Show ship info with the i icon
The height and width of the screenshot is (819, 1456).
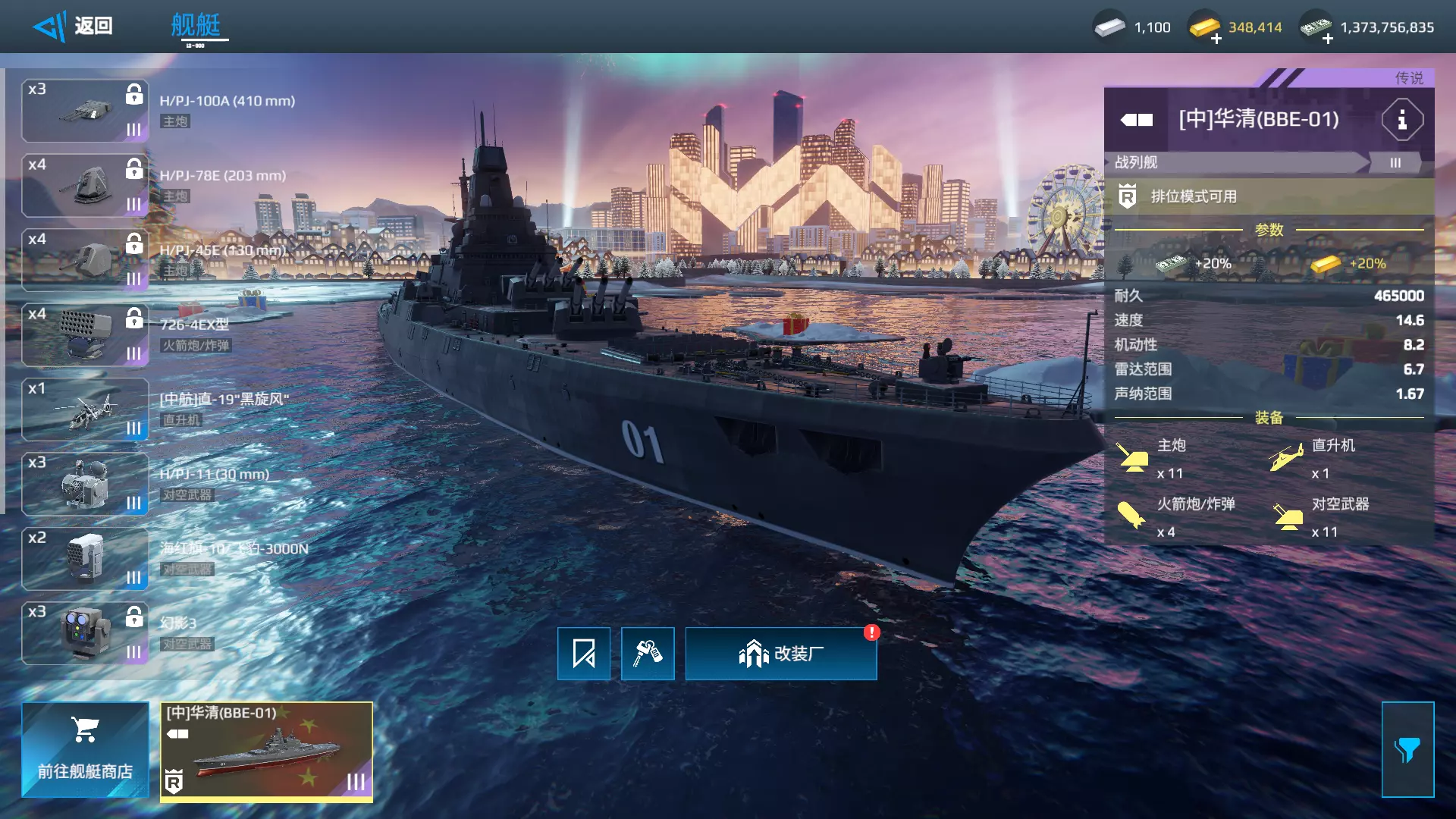point(1401,120)
